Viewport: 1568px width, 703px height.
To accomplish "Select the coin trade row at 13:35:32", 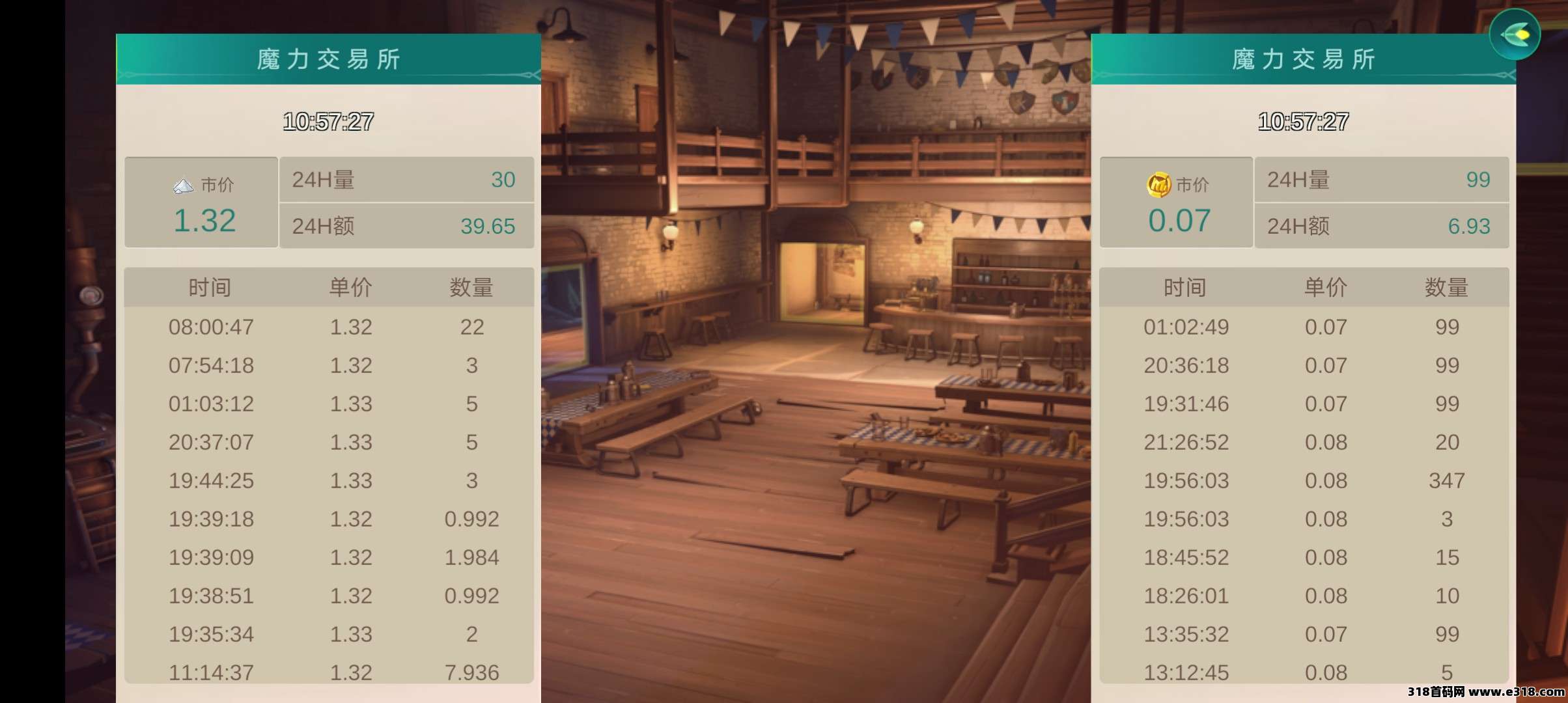I will [x=1304, y=634].
